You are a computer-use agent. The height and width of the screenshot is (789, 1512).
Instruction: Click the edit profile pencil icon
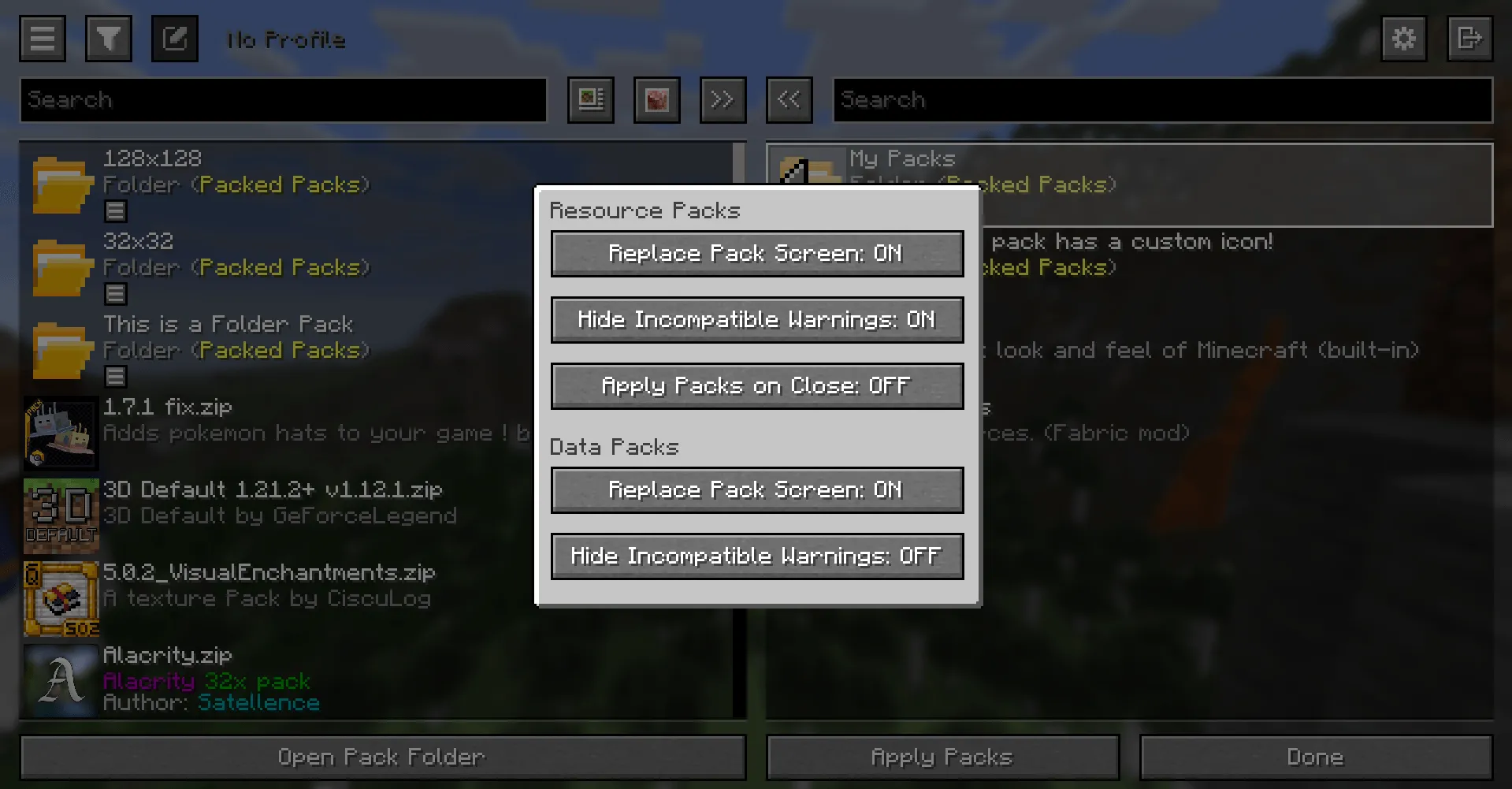(x=174, y=37)
